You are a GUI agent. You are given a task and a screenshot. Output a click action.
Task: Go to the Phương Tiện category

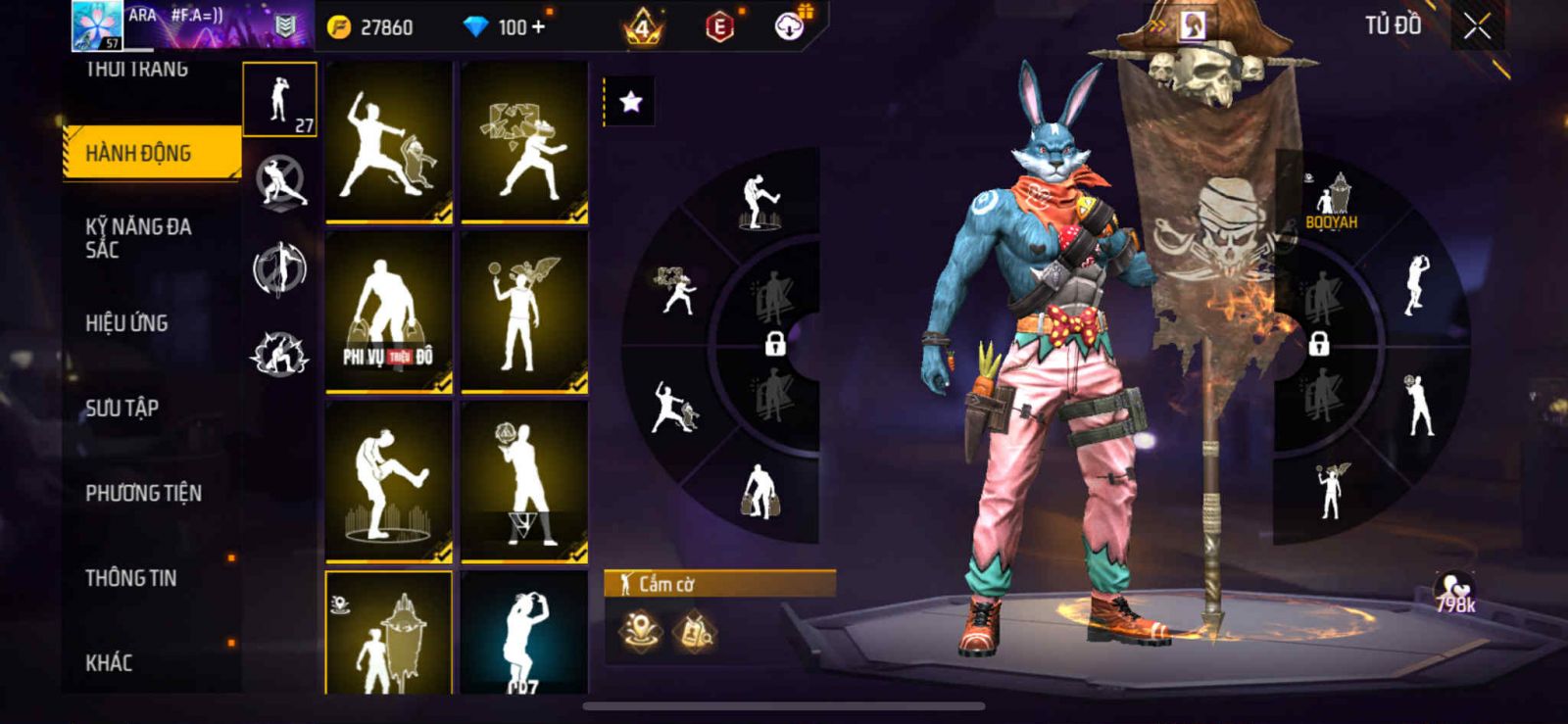click(x=143, y=494)
